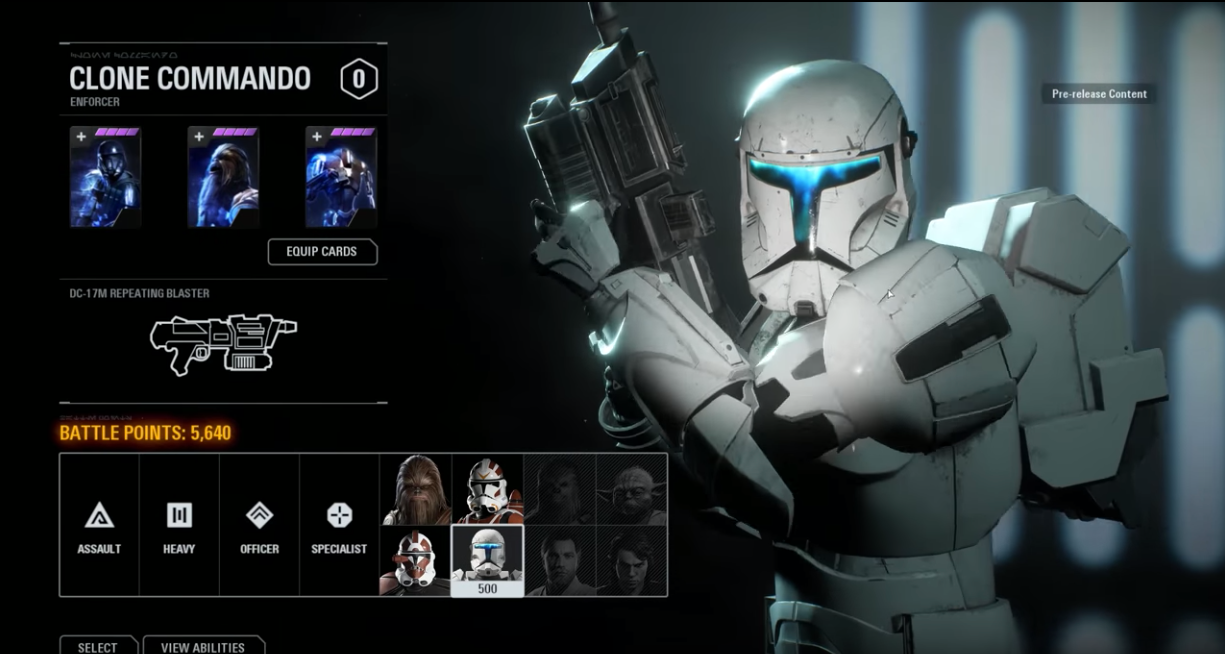
Task: Open the armored-fist star card slot
Action: pyautogui.click(x=341, y=178)
